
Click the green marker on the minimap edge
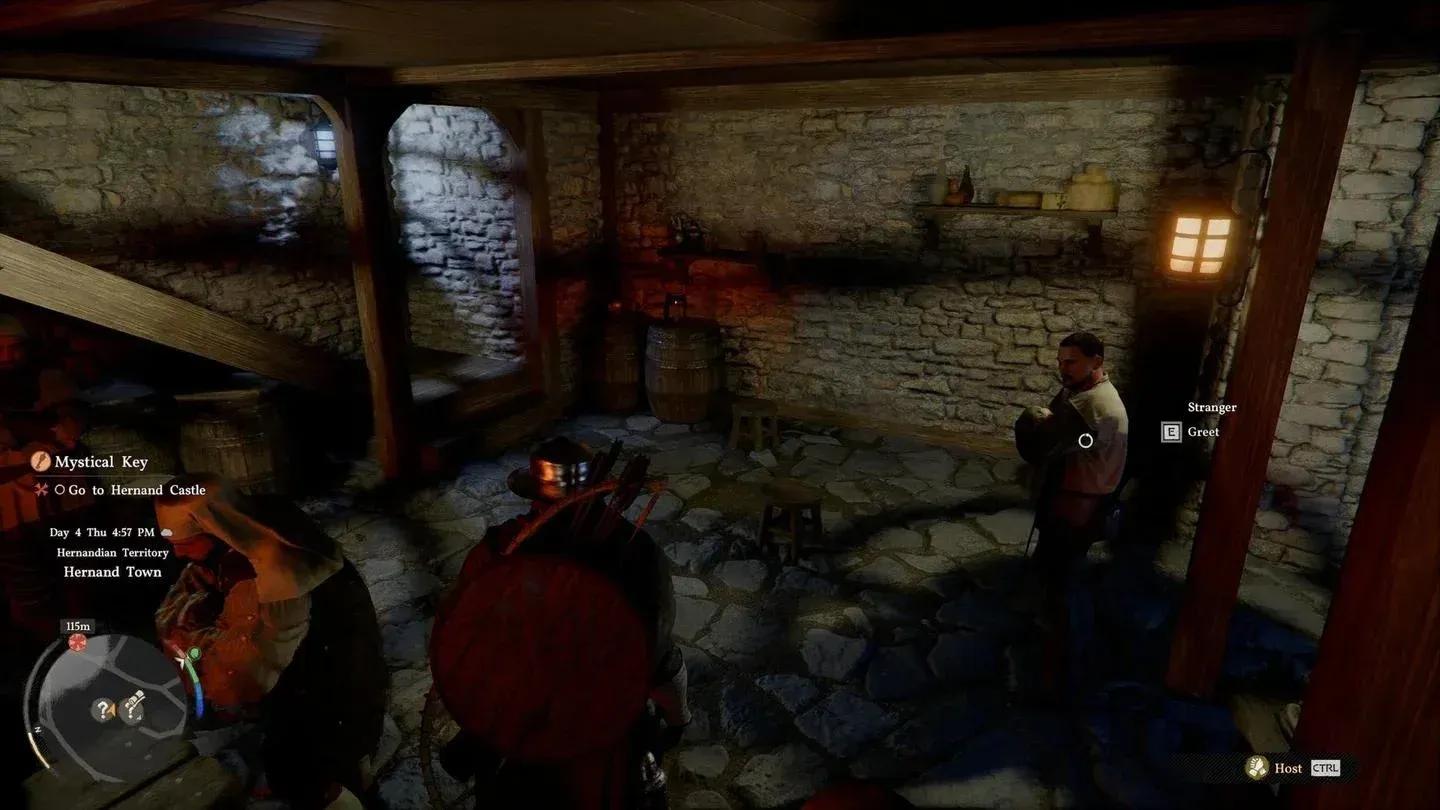(x=193, y=654)
